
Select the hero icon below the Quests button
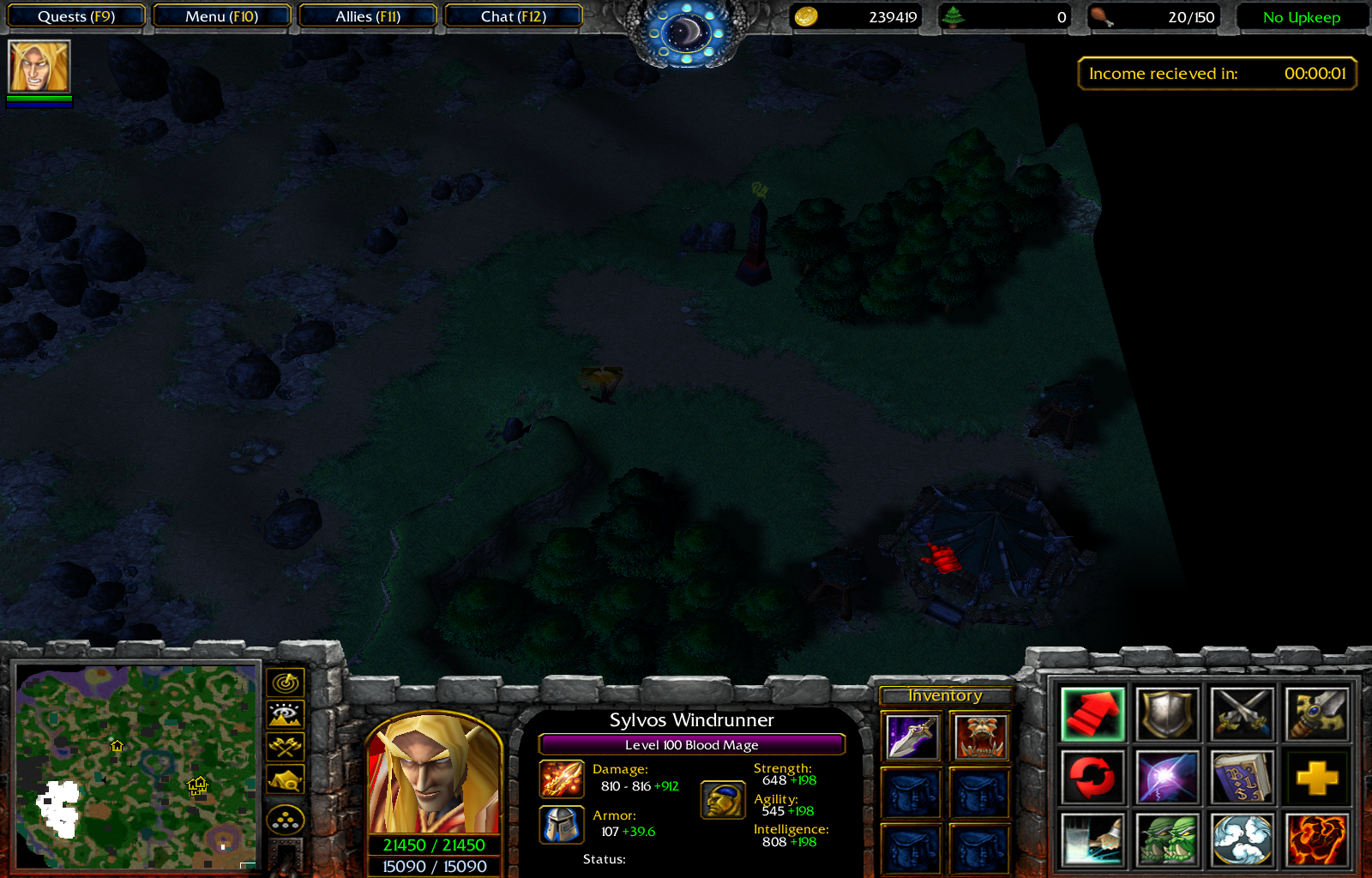39,67
